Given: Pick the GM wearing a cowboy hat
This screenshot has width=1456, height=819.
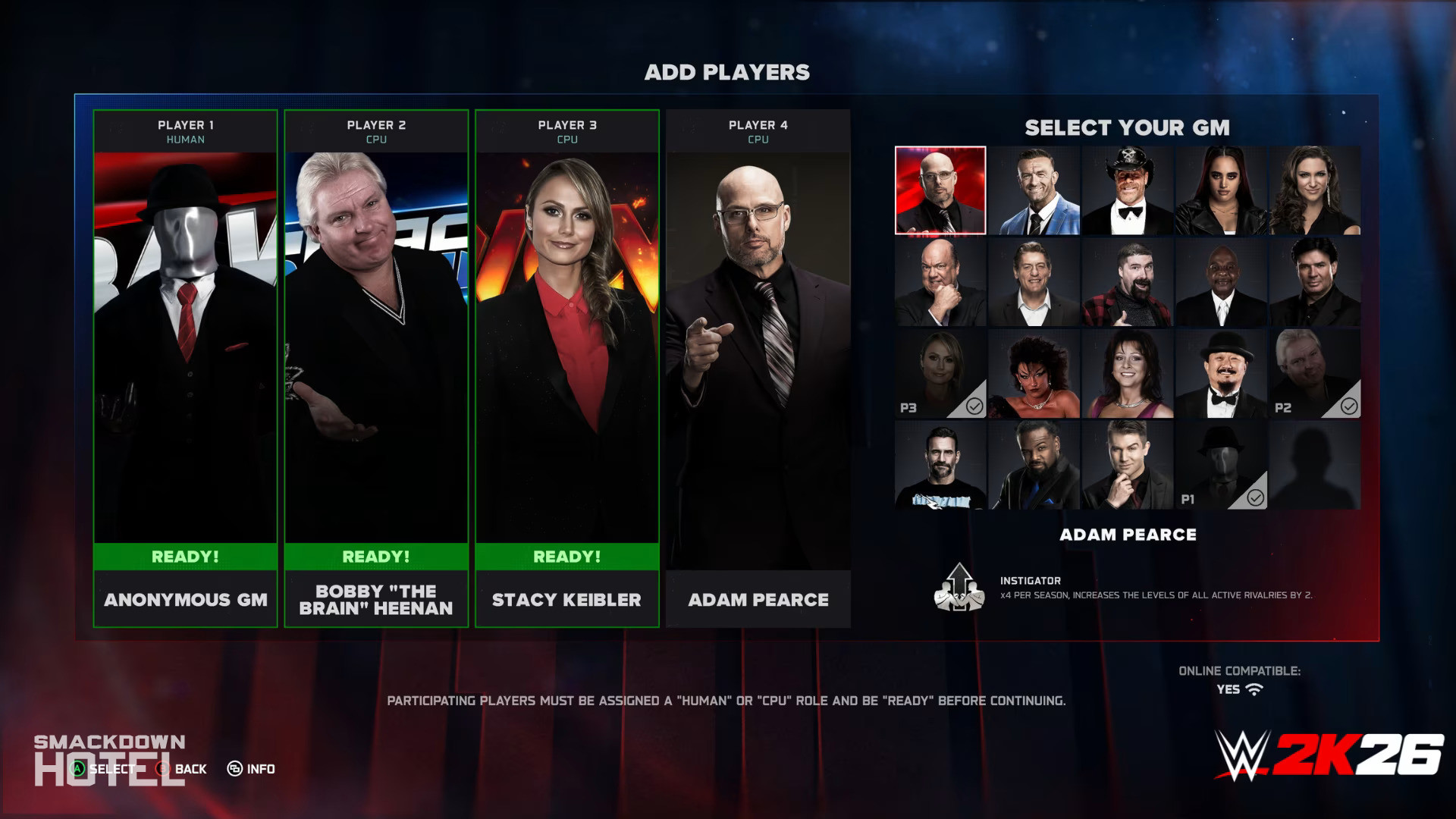Looking at the screenshot, I should pos(1128,190).
